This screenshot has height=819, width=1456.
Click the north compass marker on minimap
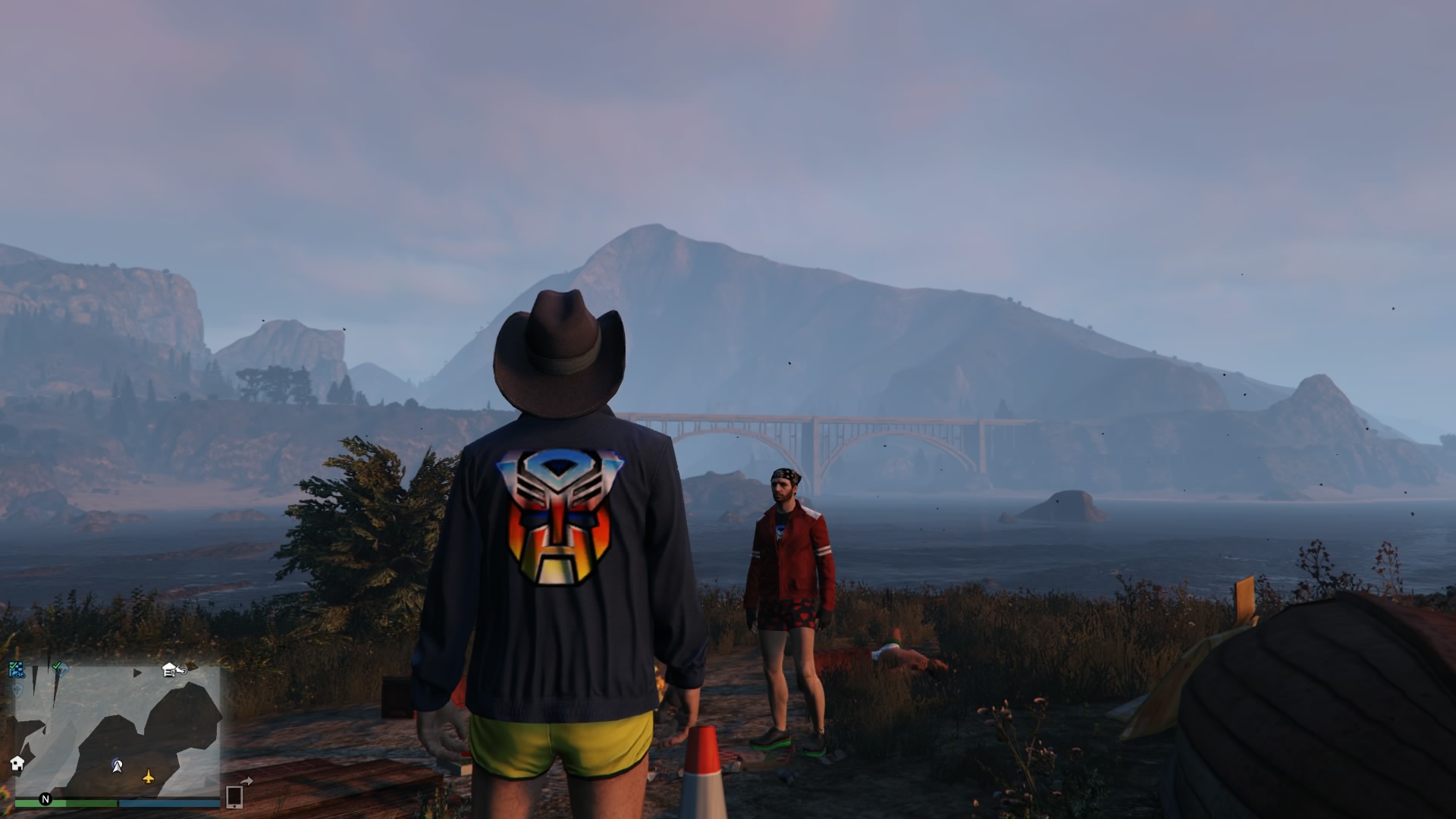(45, 799)
